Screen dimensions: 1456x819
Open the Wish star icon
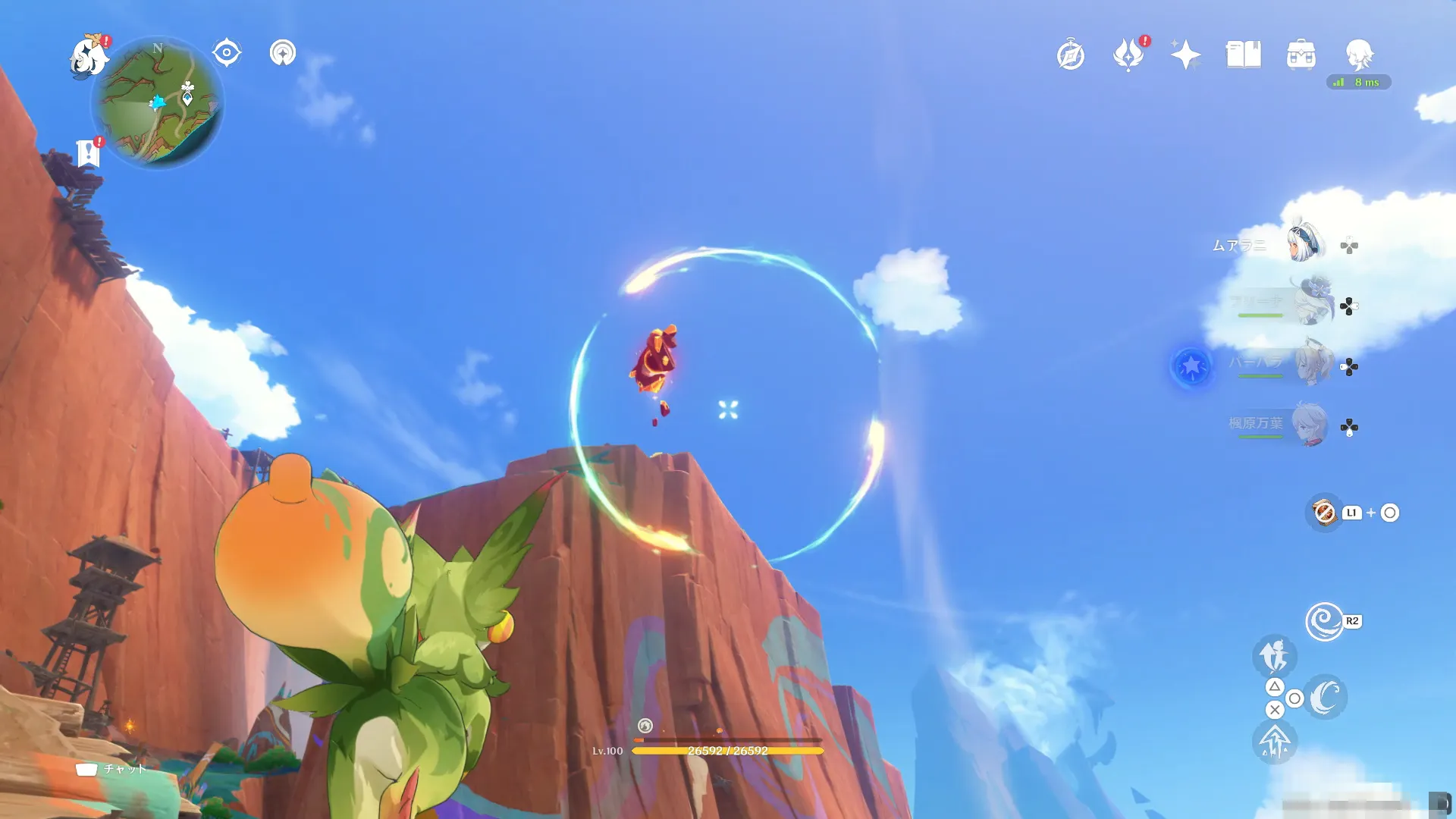1185,55
